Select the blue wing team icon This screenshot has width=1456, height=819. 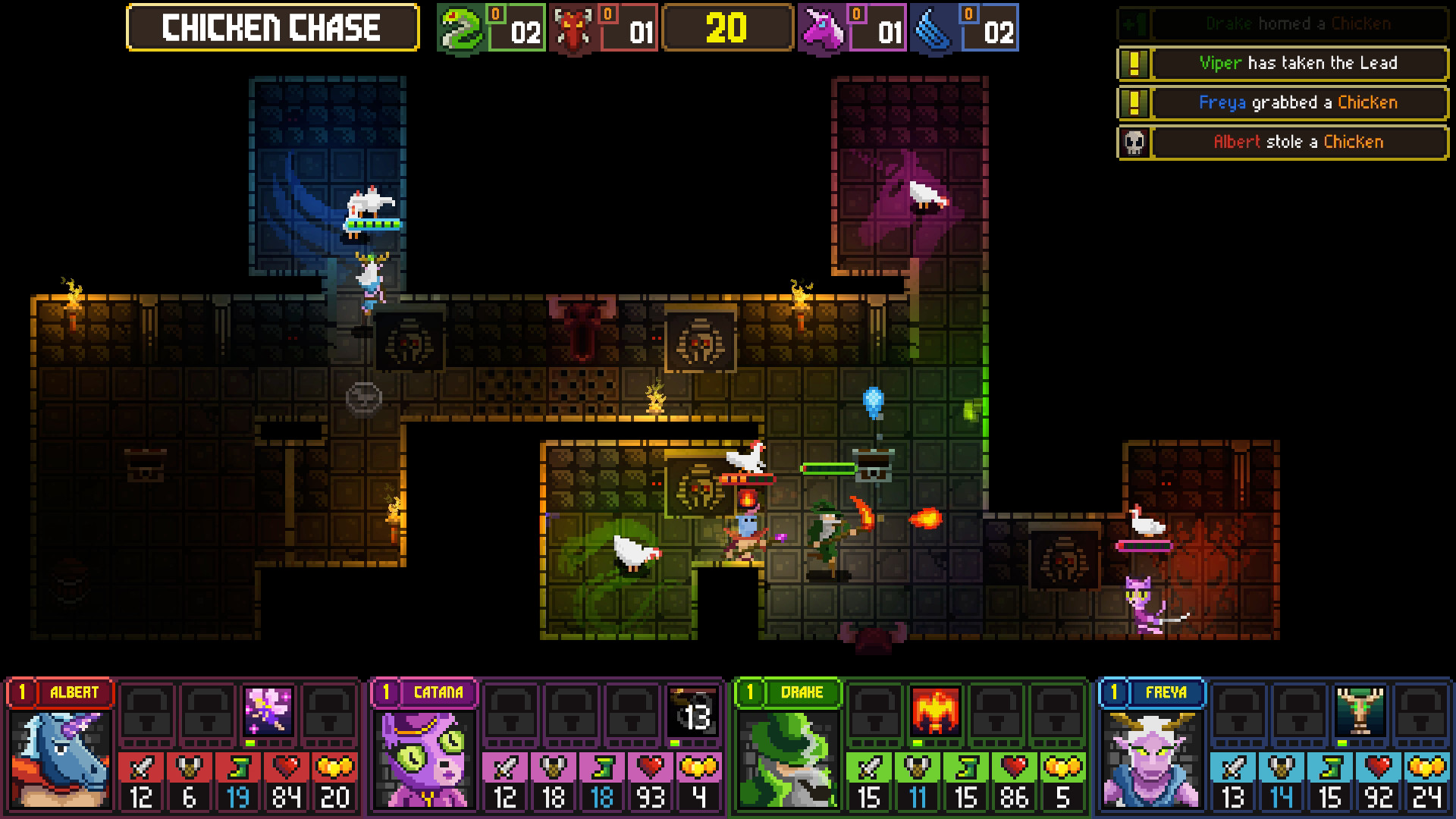pos(934,29)
